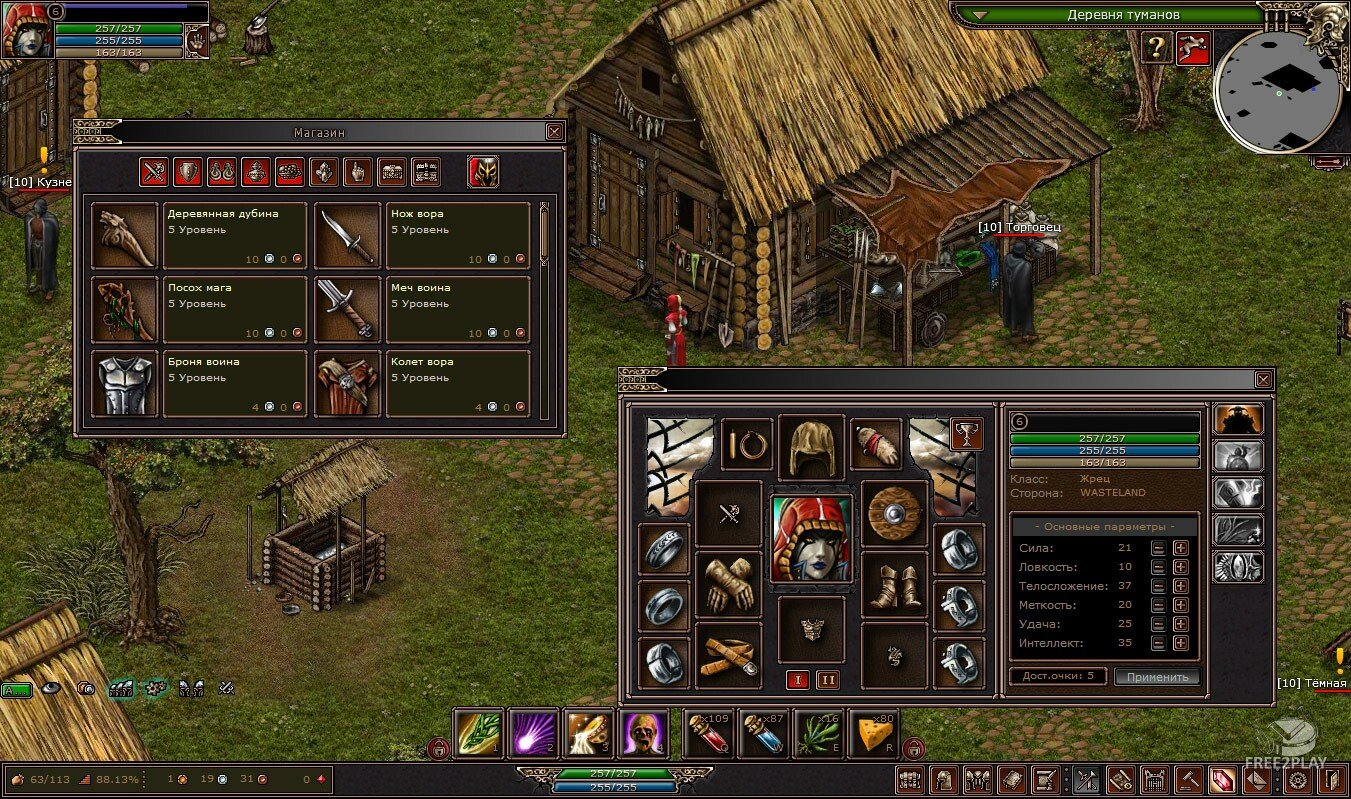Increase Сила with its plus button

[x=1180, y=548]
